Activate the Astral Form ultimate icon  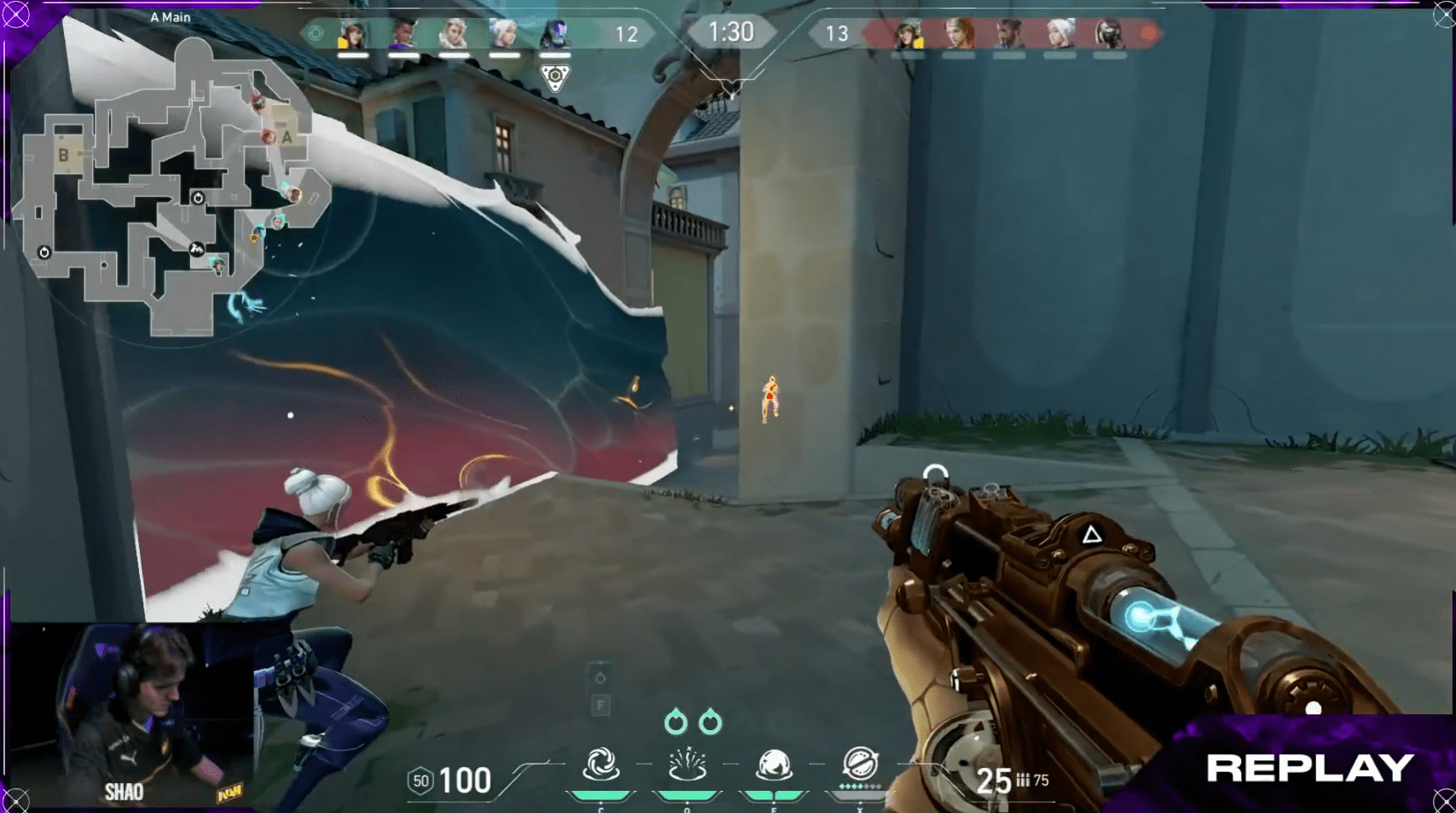(x=860, y=764)
